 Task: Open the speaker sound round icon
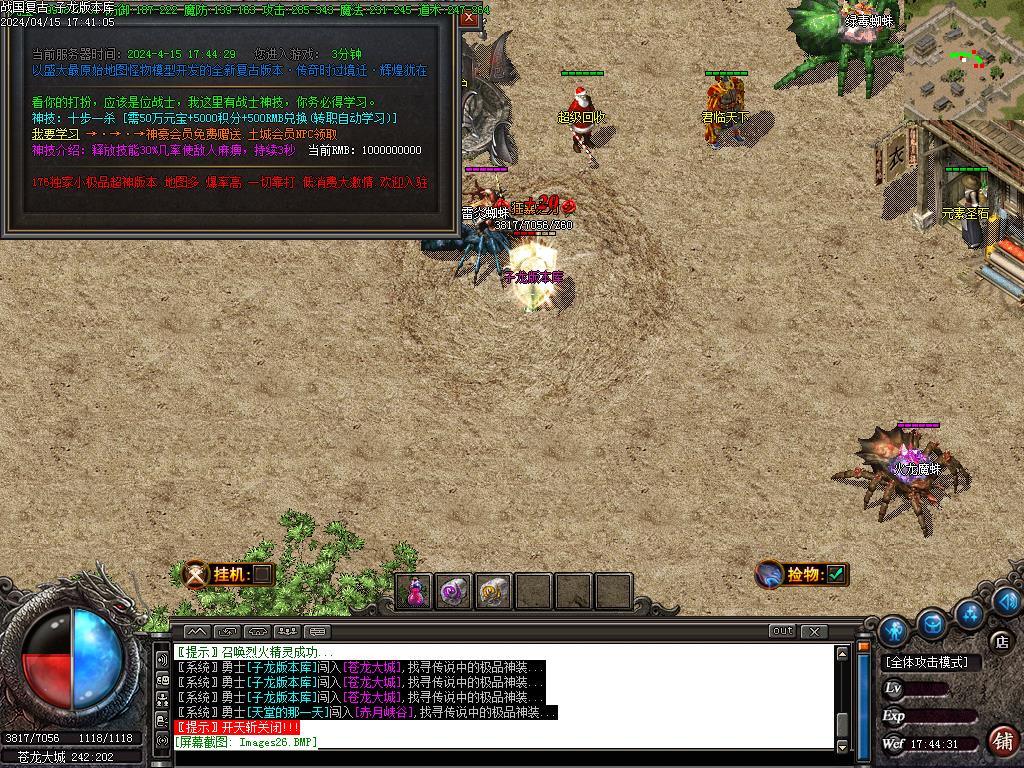(x=1006, y=600)
